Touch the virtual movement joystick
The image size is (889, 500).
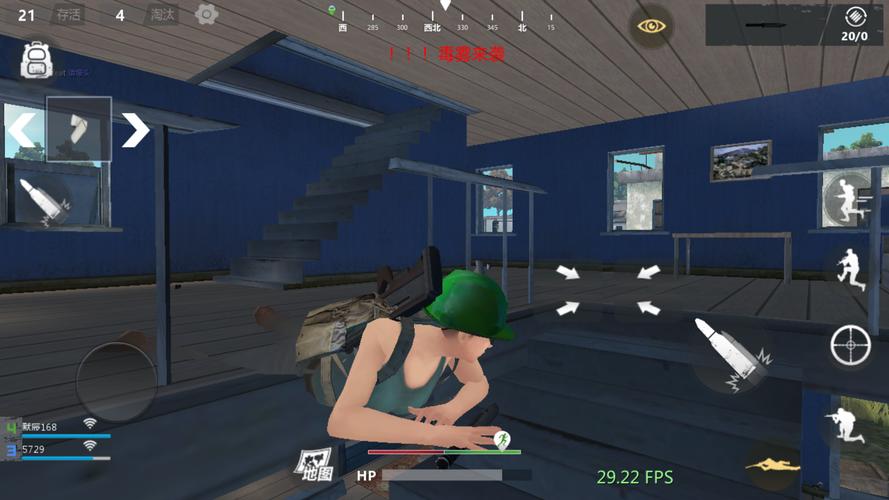[116, 382]
